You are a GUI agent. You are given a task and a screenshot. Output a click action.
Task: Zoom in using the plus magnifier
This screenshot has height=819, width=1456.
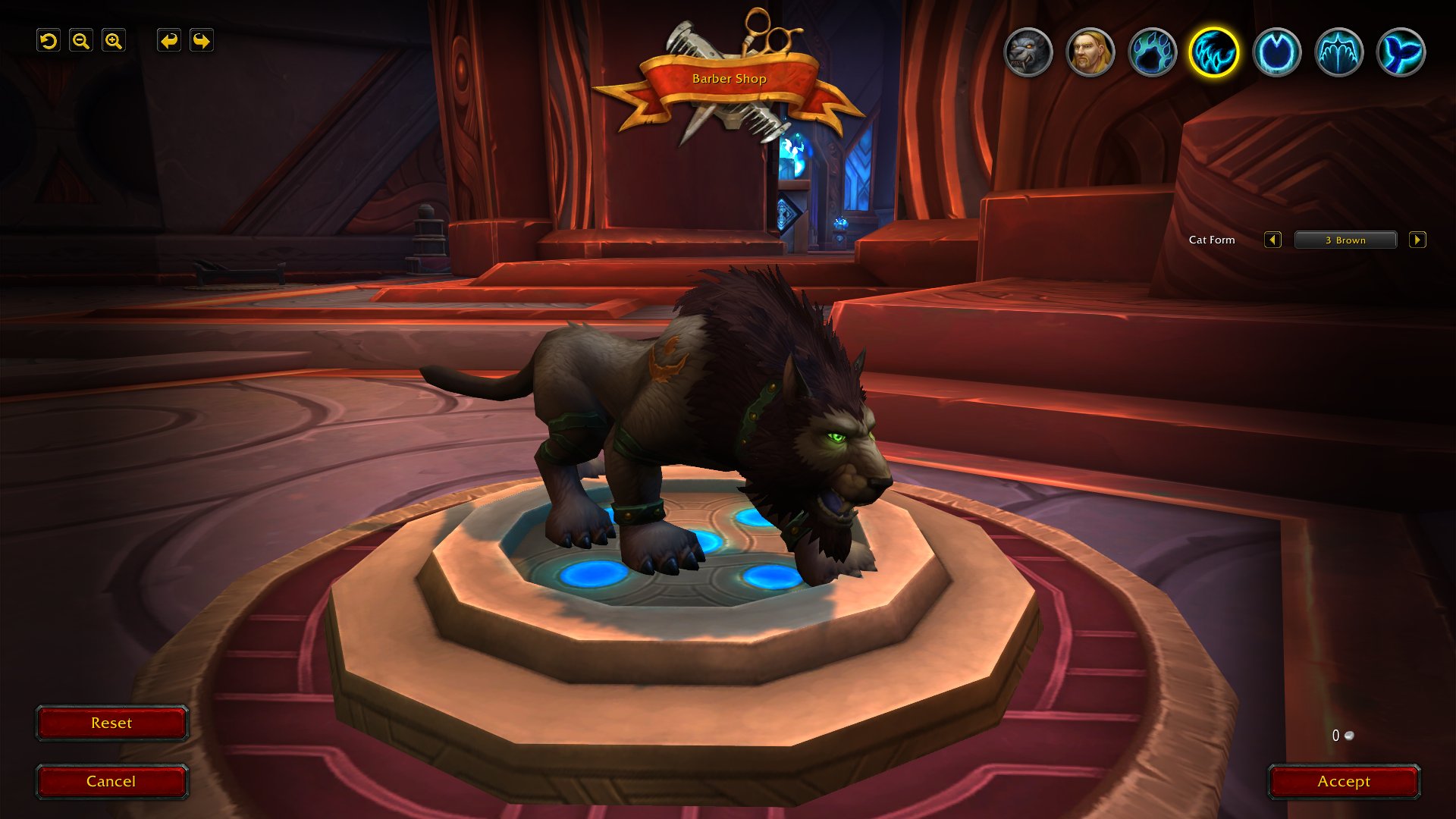[x=114, y=41]
